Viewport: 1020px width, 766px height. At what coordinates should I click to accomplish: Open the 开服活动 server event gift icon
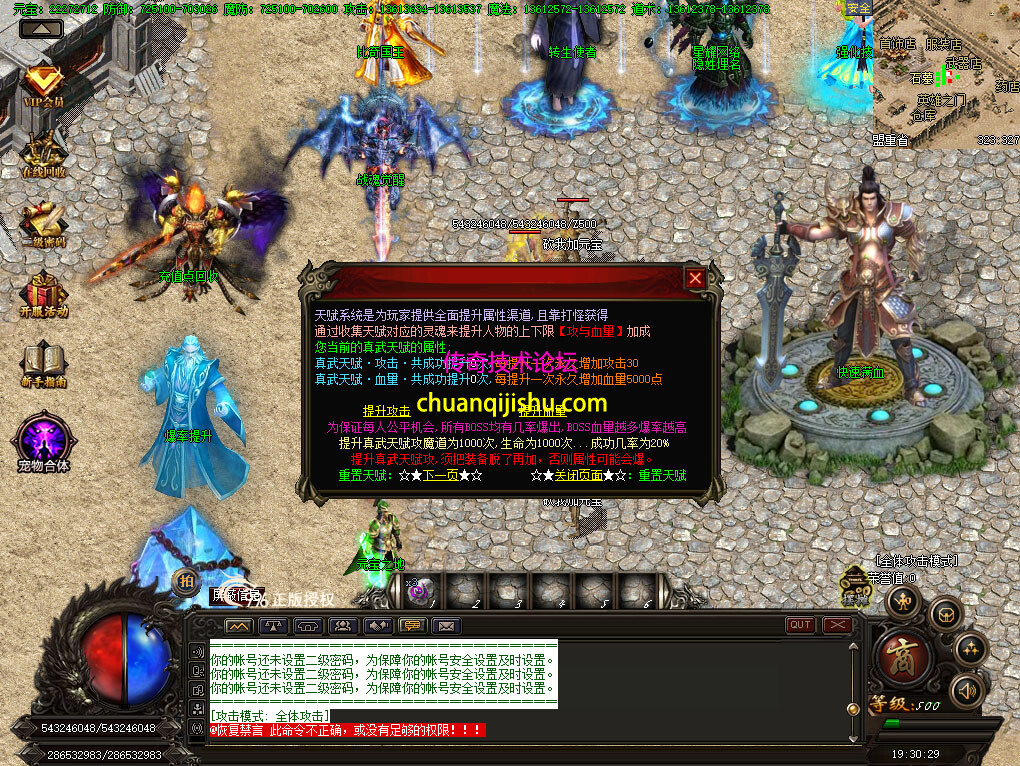click(x=43, y=294)
